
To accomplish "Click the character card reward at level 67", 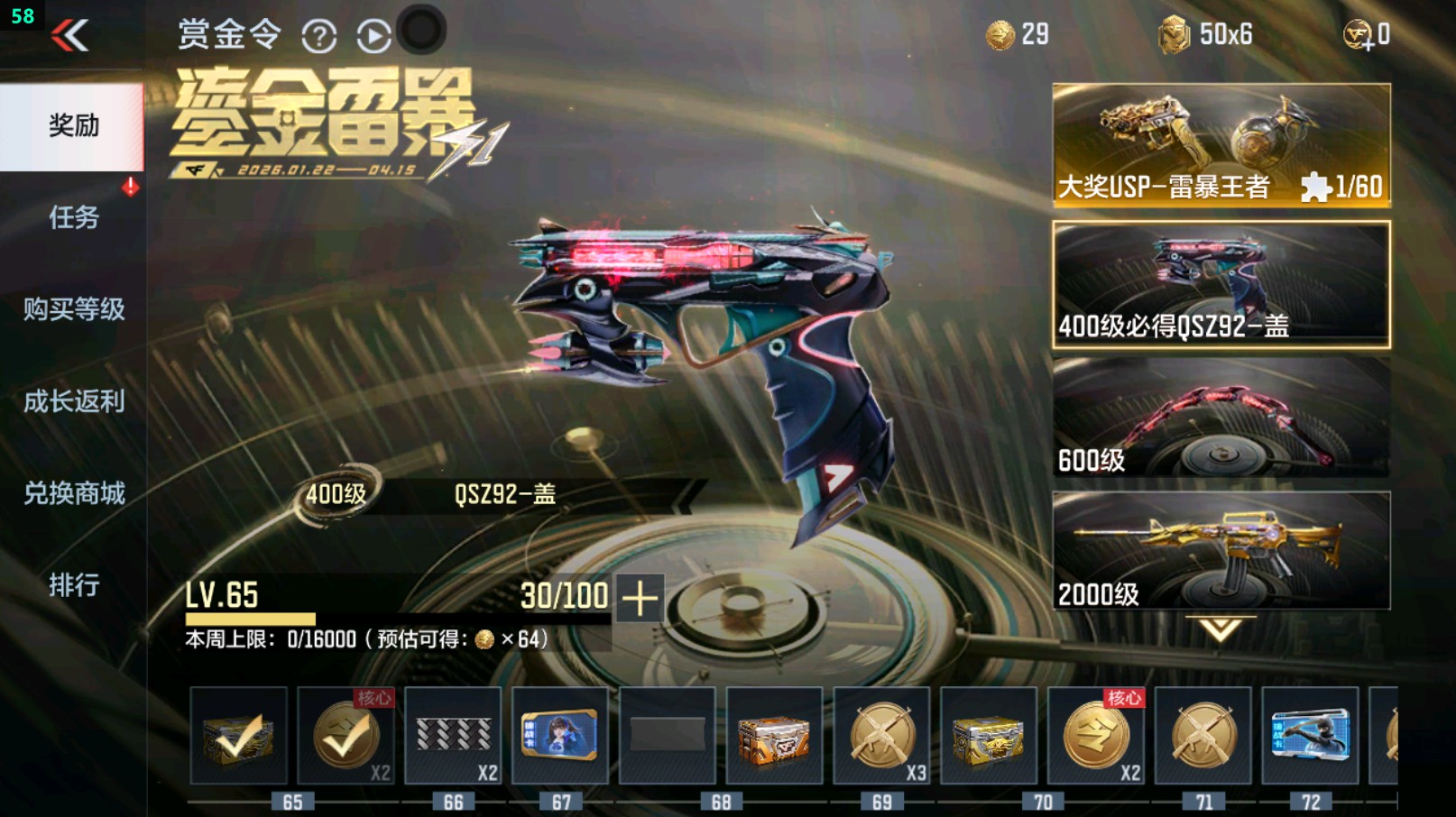I will (559, 735).
